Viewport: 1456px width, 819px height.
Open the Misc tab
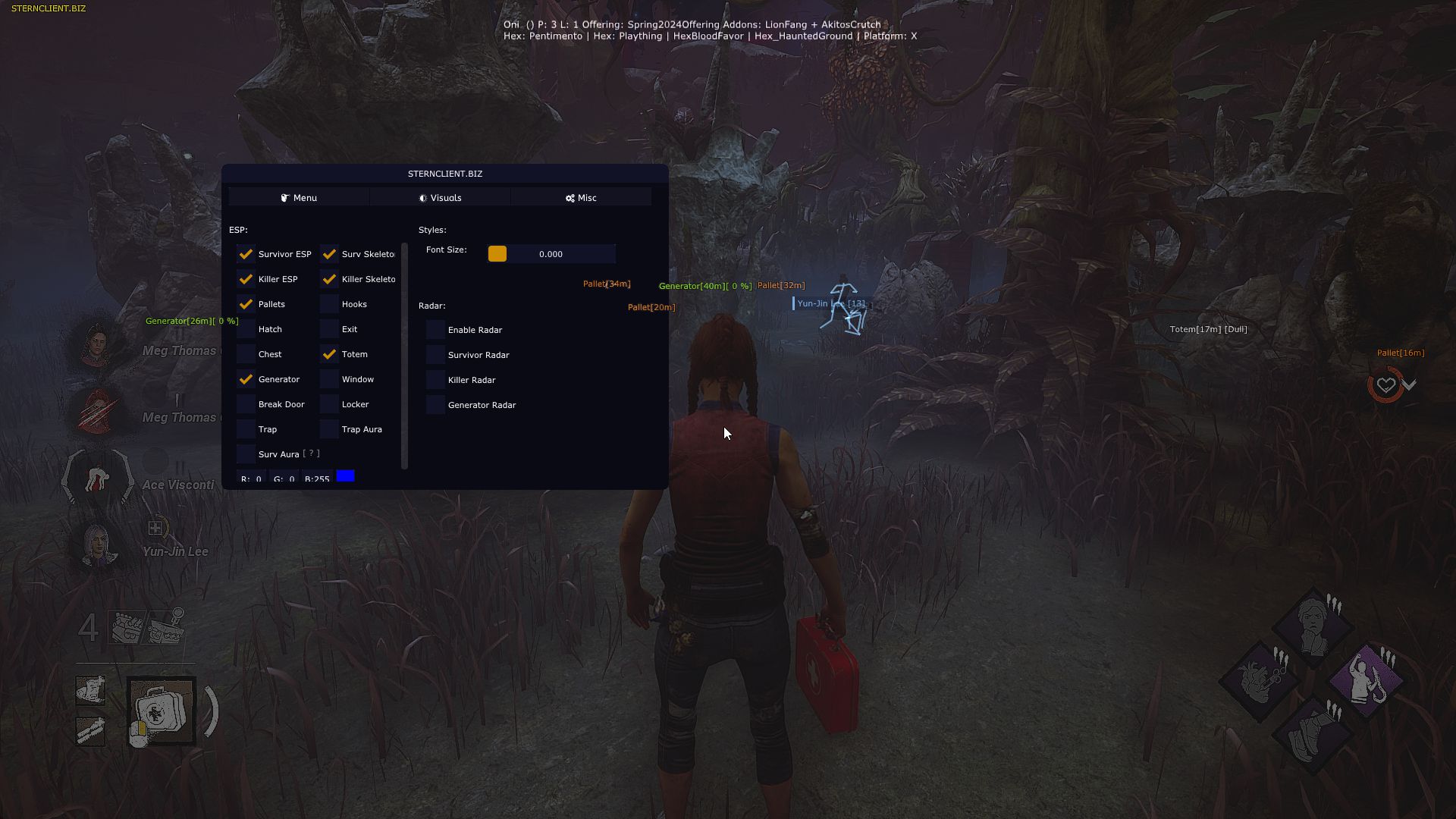coord(581,198)
